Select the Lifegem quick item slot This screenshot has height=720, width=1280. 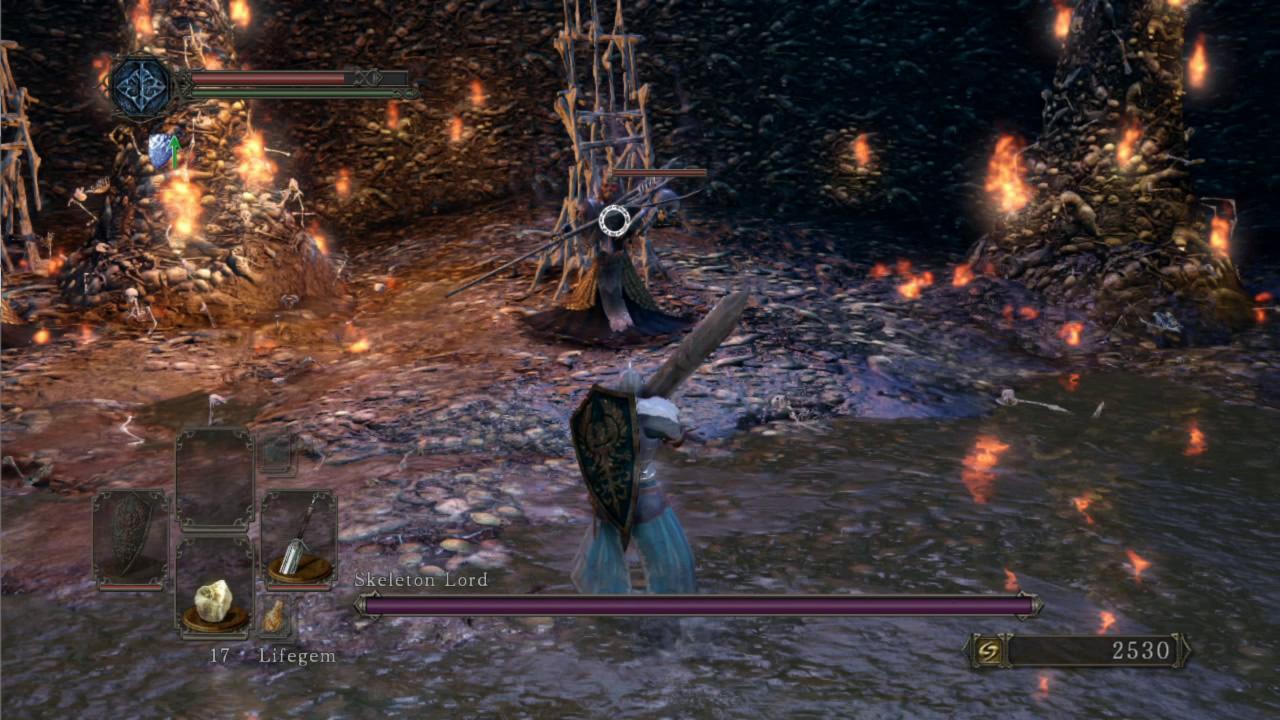point(215,588)
